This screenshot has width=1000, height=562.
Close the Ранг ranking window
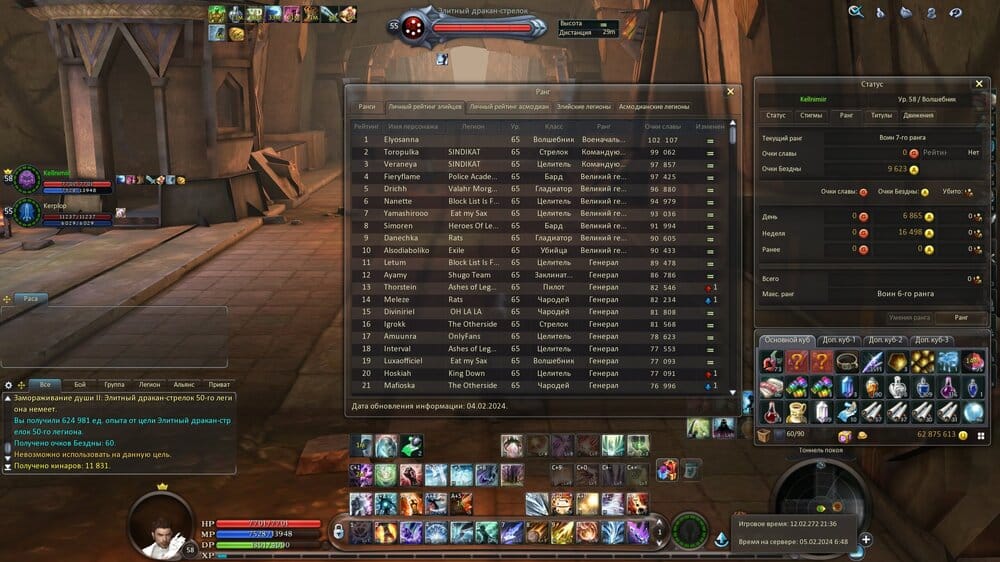pyautogui.click(x=730, y=91)
